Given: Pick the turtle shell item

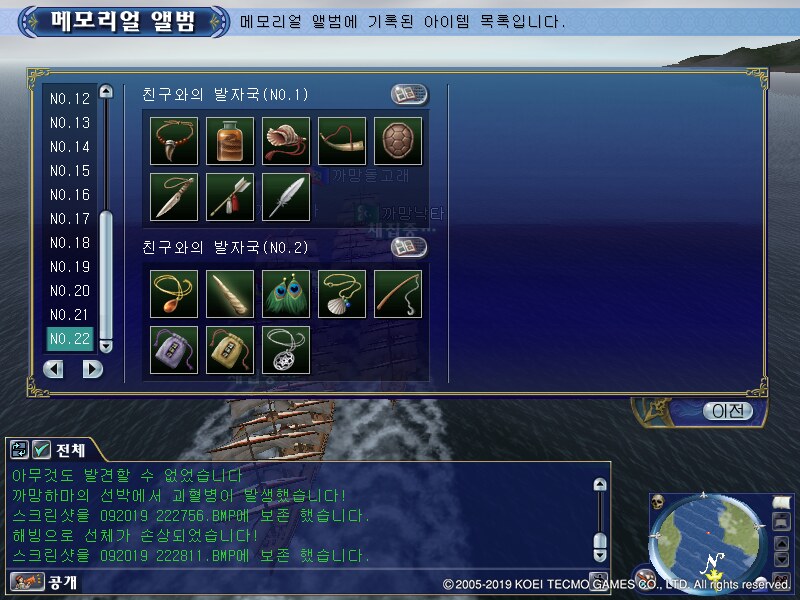Looking at the screenshot, I should pos(398,141).
